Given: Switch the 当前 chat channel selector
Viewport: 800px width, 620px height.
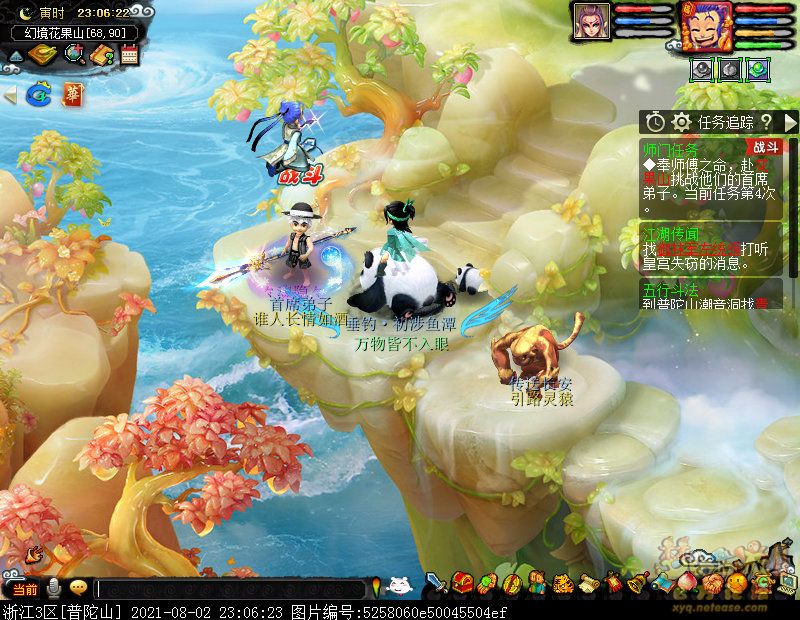Looking at the screenshot, I should [x=25, y=589].
